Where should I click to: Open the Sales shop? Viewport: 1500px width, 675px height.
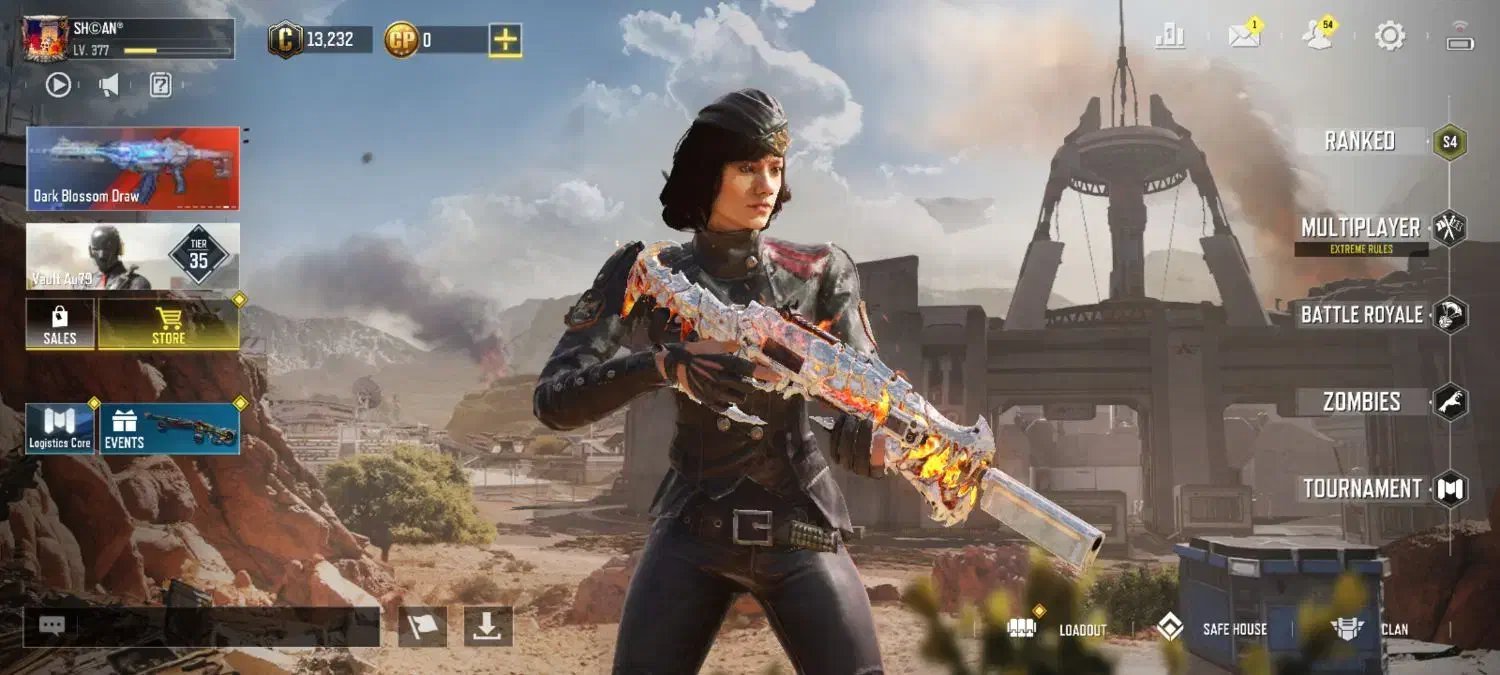pos(60,325)
